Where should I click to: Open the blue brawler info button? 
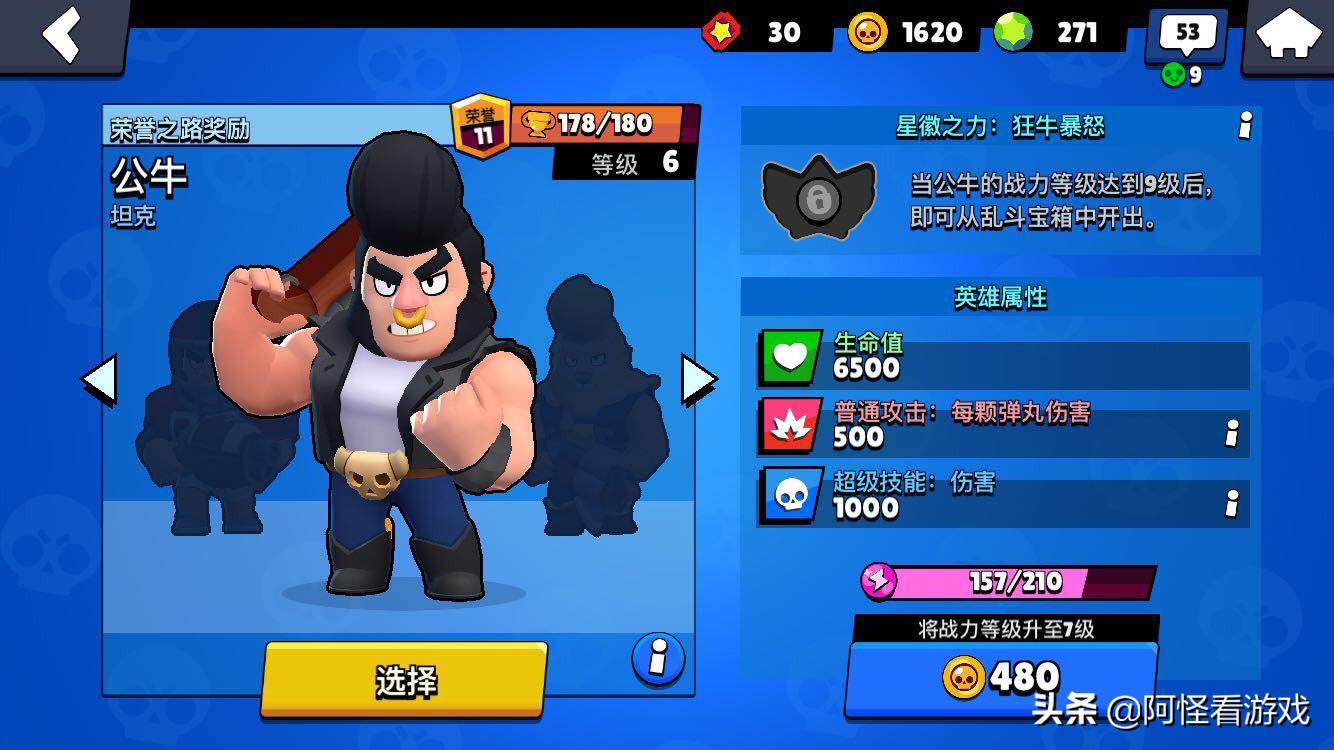tap(658, 658)
